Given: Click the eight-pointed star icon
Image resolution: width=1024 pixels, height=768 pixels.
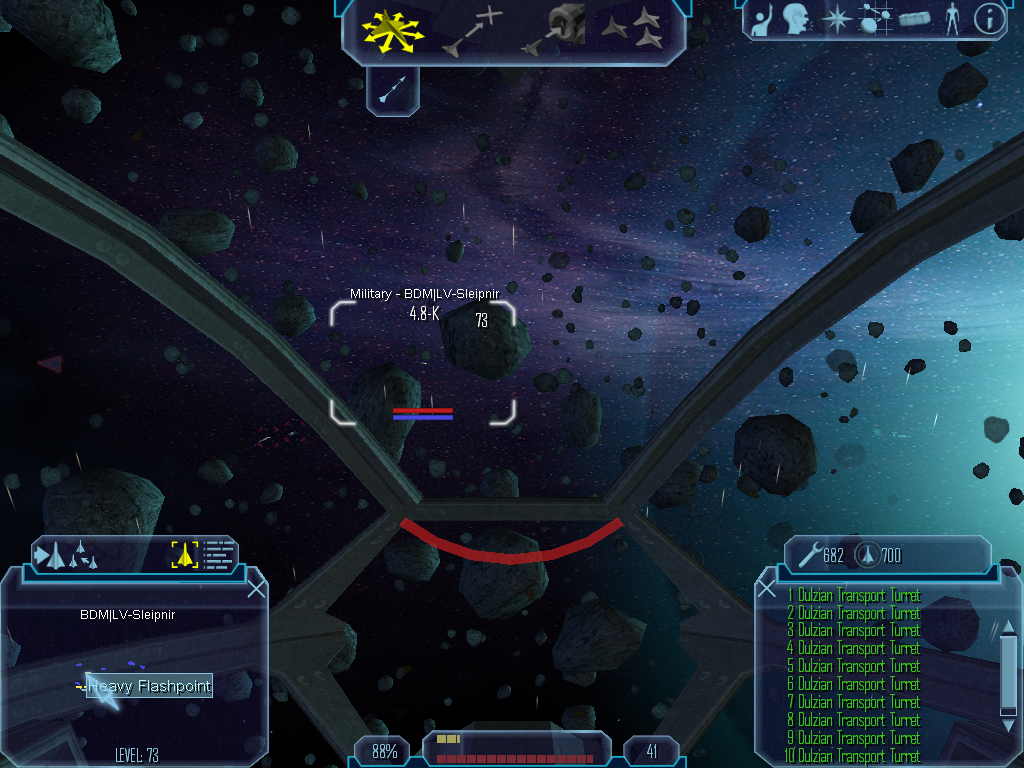Looking at the screenshot, I should (x=835, y=19).
